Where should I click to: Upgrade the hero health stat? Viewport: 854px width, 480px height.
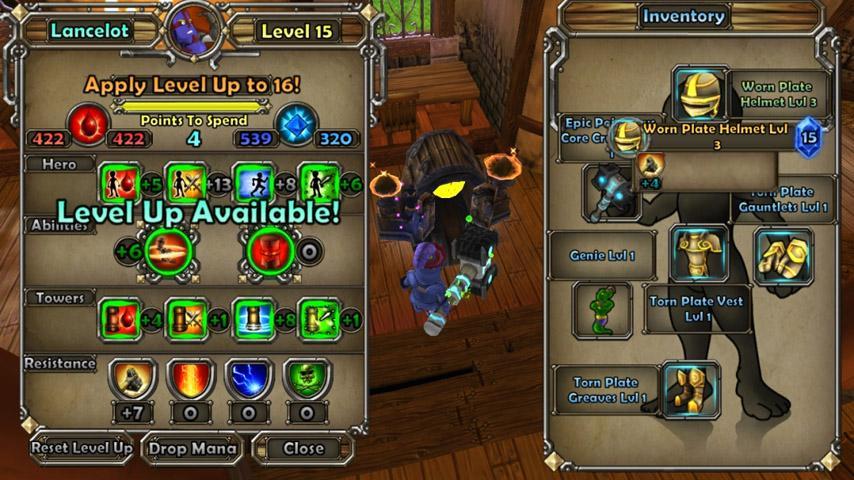(x=120, y=183)
